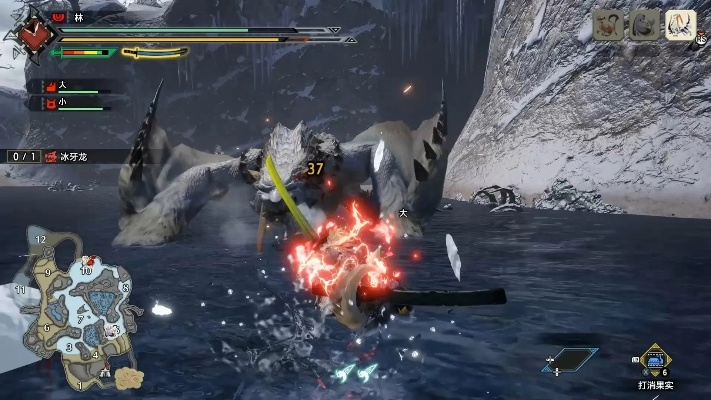The width and height of the screenshot is (711, 400).
Task: Select the middle grey monster icon
Action: pos(645,25)
